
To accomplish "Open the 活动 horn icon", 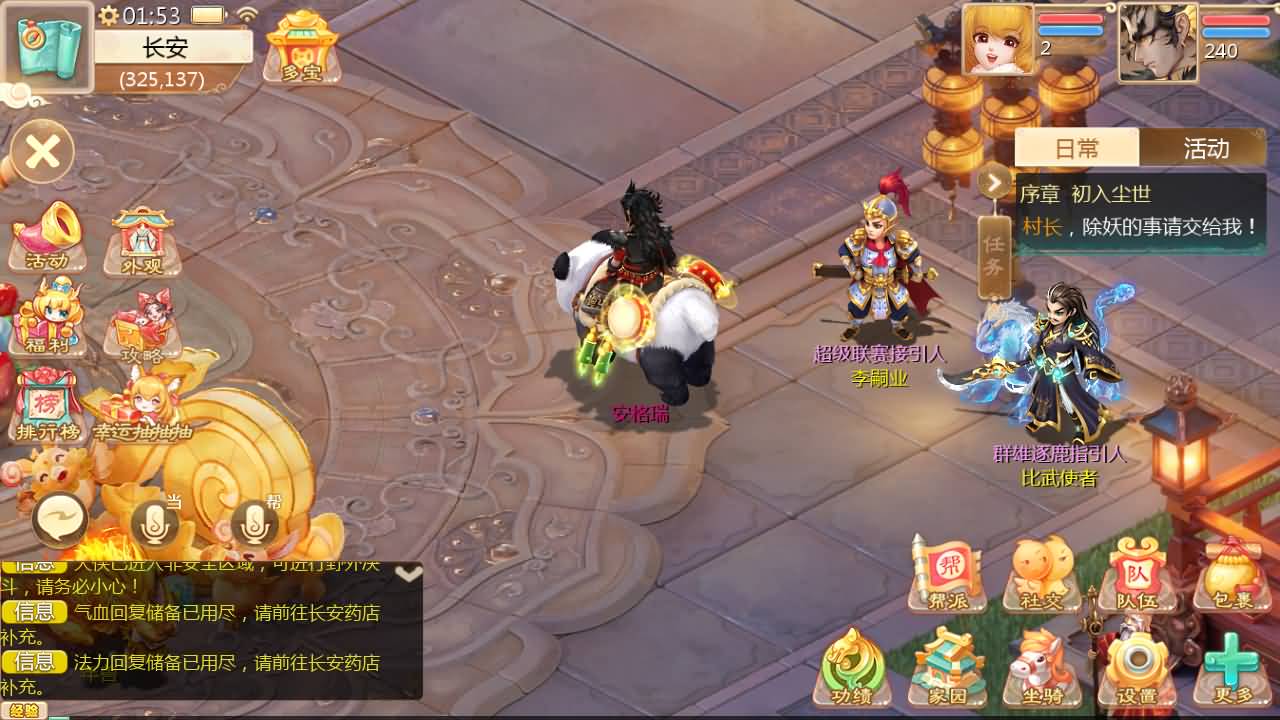I will [46, 237].
